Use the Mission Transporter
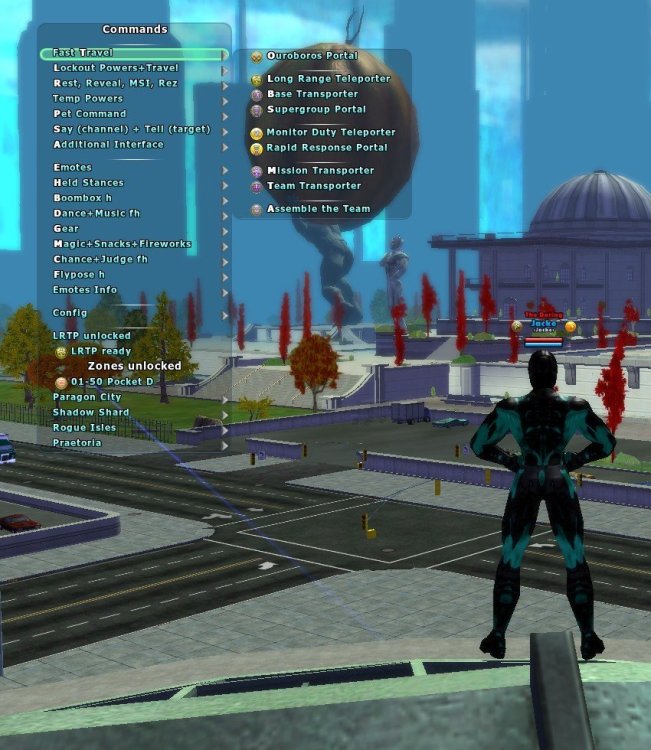This screenshot has height=750, width=651. point(319,171)
